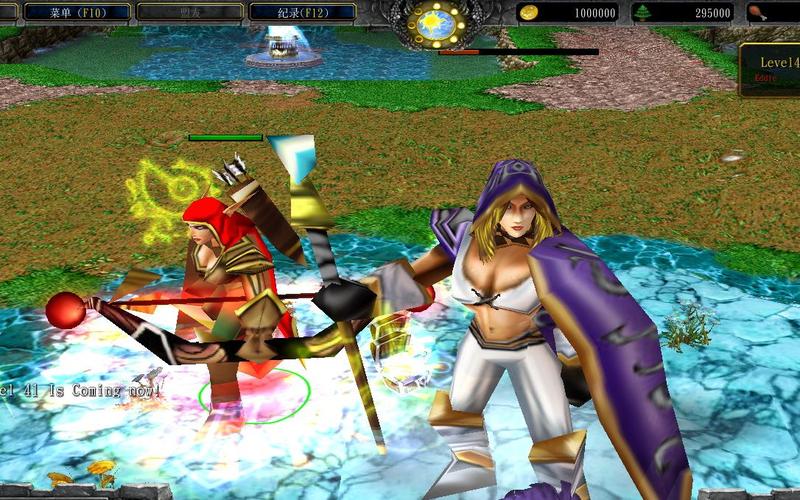Viewport: 800px width, 500px height.
Task: Click the food drumstick upkeep icon
Action: pyautogui.click(x=756, y=13)
